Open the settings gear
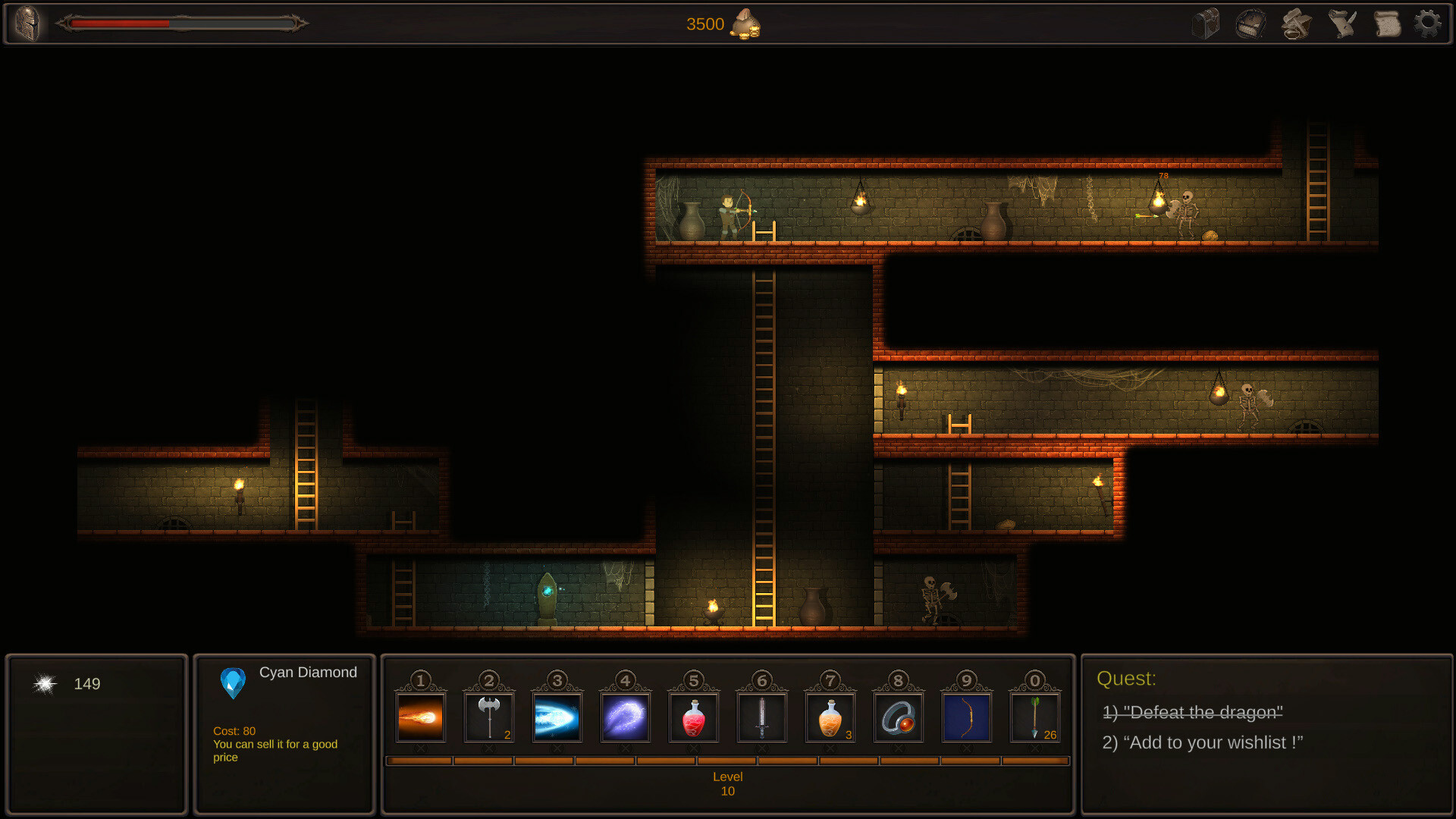The height and width of the screenshot is (819, 1456). click(x=1429, y=24)
